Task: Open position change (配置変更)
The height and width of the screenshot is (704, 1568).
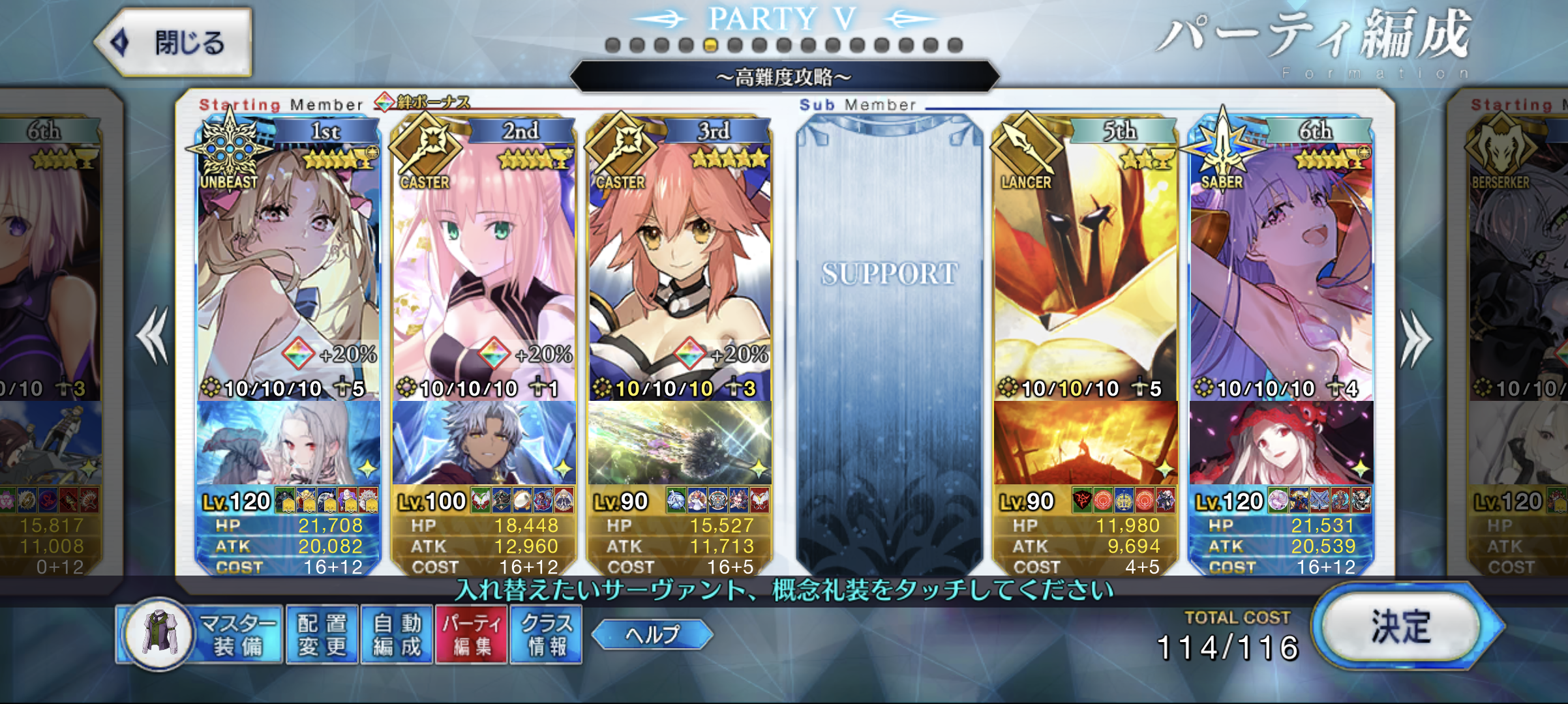Action: pyautogui.click(x=322, y=634)
